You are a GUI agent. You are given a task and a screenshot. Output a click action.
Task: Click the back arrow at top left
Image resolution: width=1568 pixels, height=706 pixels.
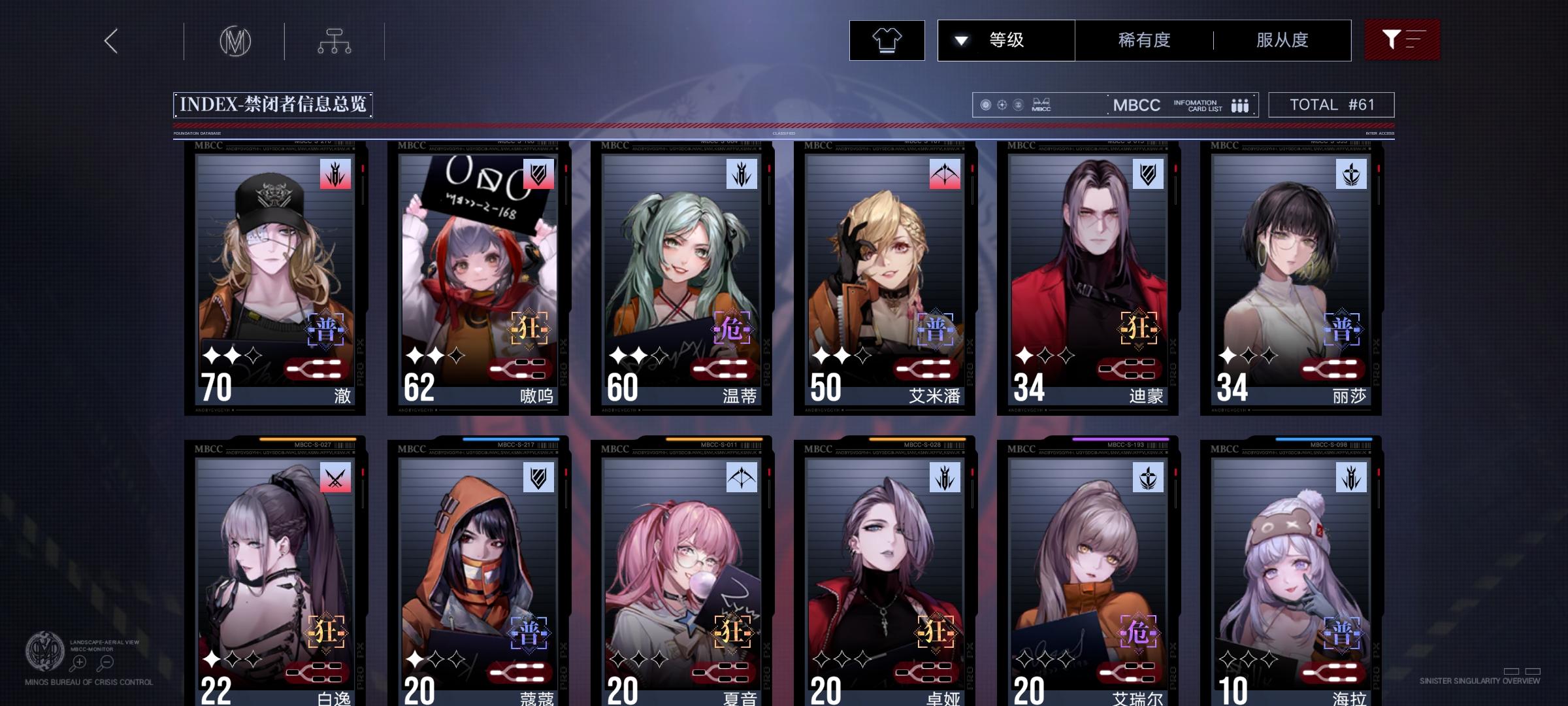(111, 41)
